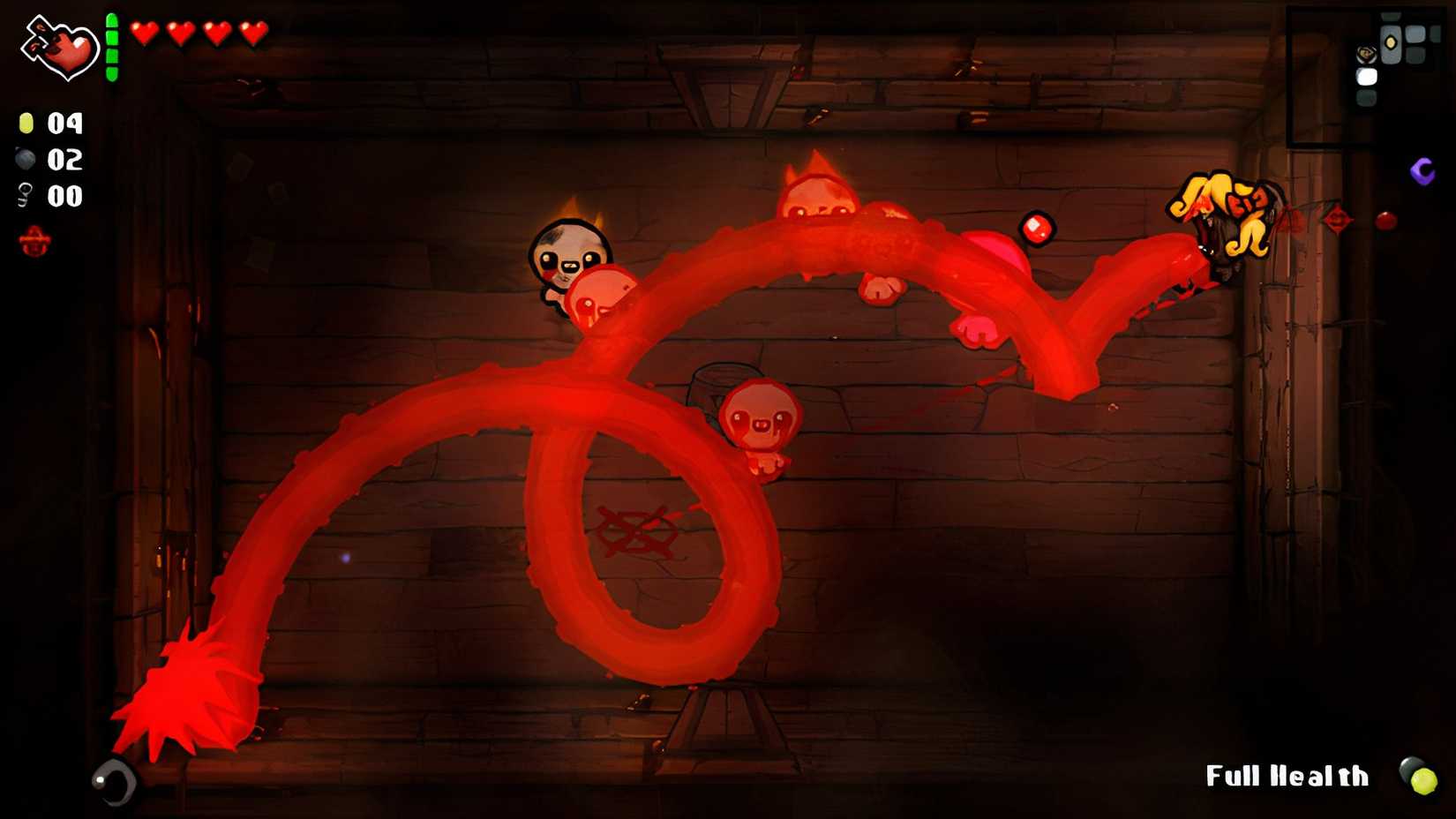Click the red collectible heart pickup near Isaac
Viewport: 1456px width, 819px height.
click(x=1039, y=228)
